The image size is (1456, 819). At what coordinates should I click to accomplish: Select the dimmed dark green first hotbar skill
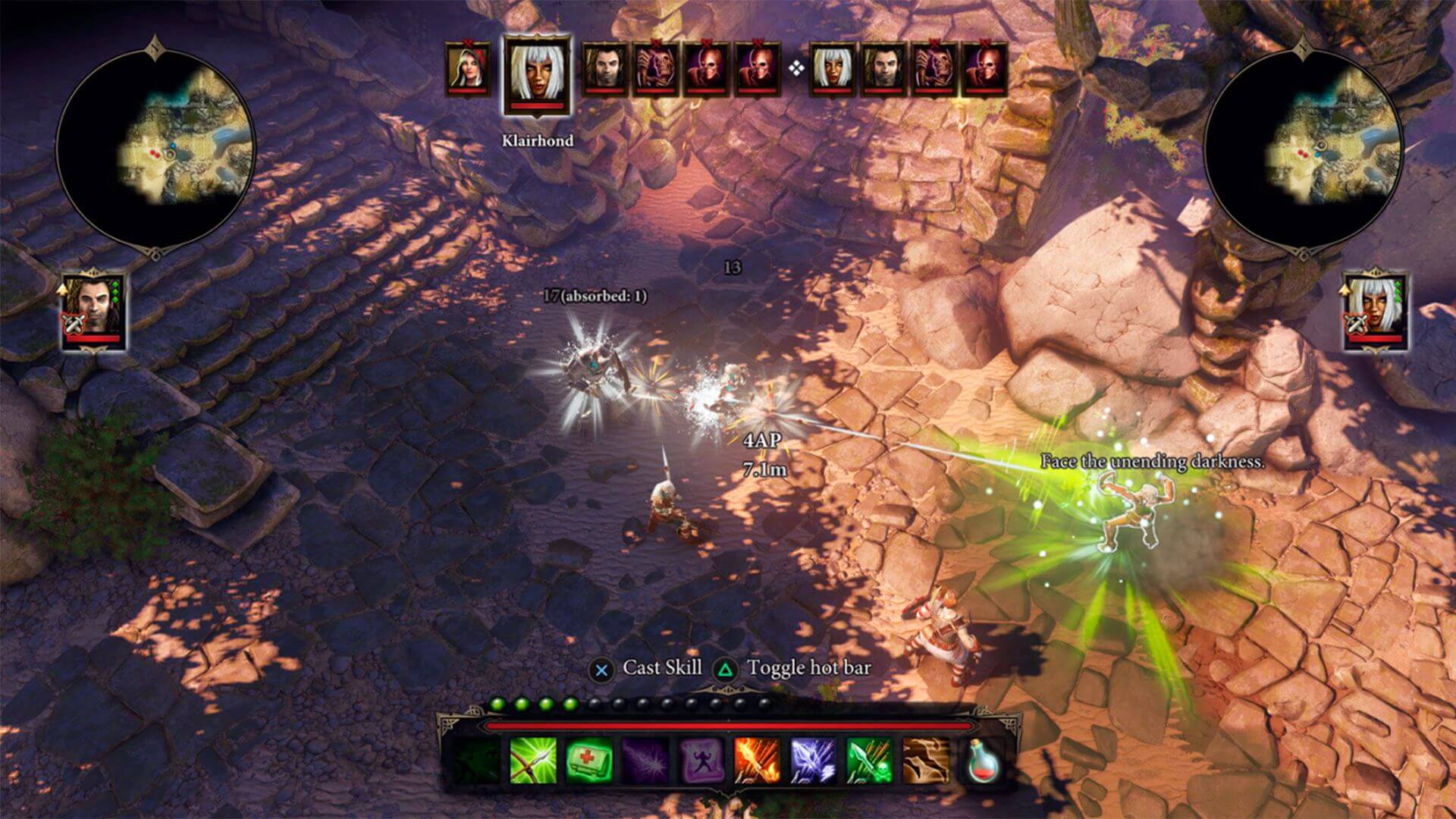point(476,760)
